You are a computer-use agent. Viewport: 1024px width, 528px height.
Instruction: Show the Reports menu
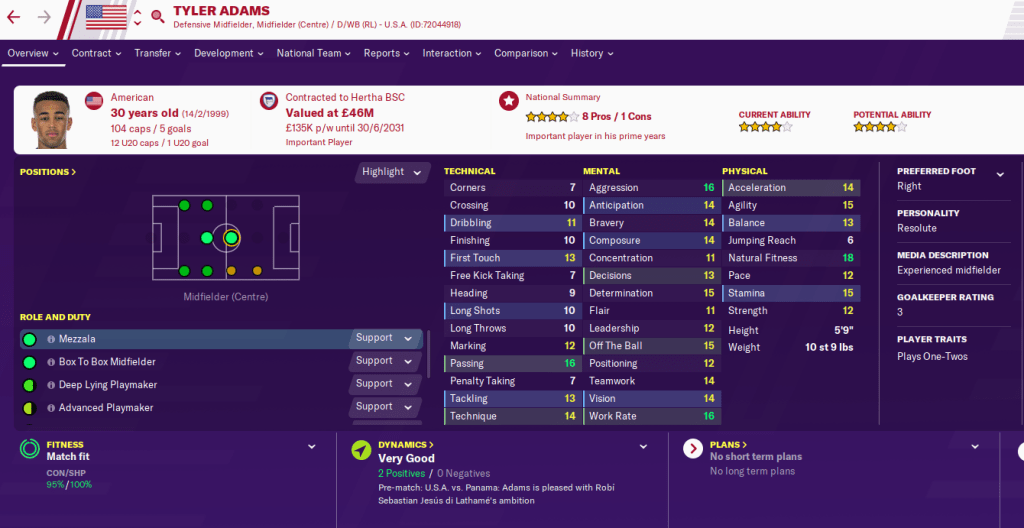point(386,53)
